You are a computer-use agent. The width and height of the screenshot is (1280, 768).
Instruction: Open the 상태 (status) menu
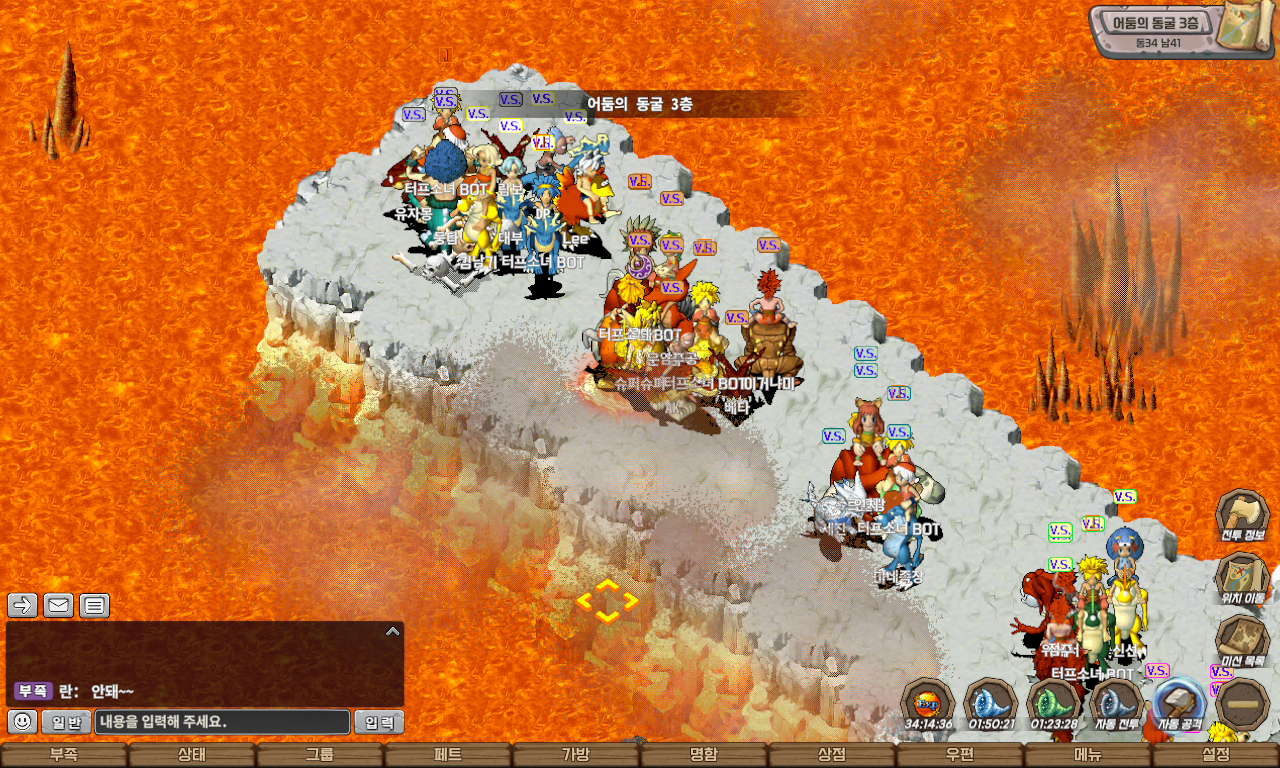click(x=192, y=755)
